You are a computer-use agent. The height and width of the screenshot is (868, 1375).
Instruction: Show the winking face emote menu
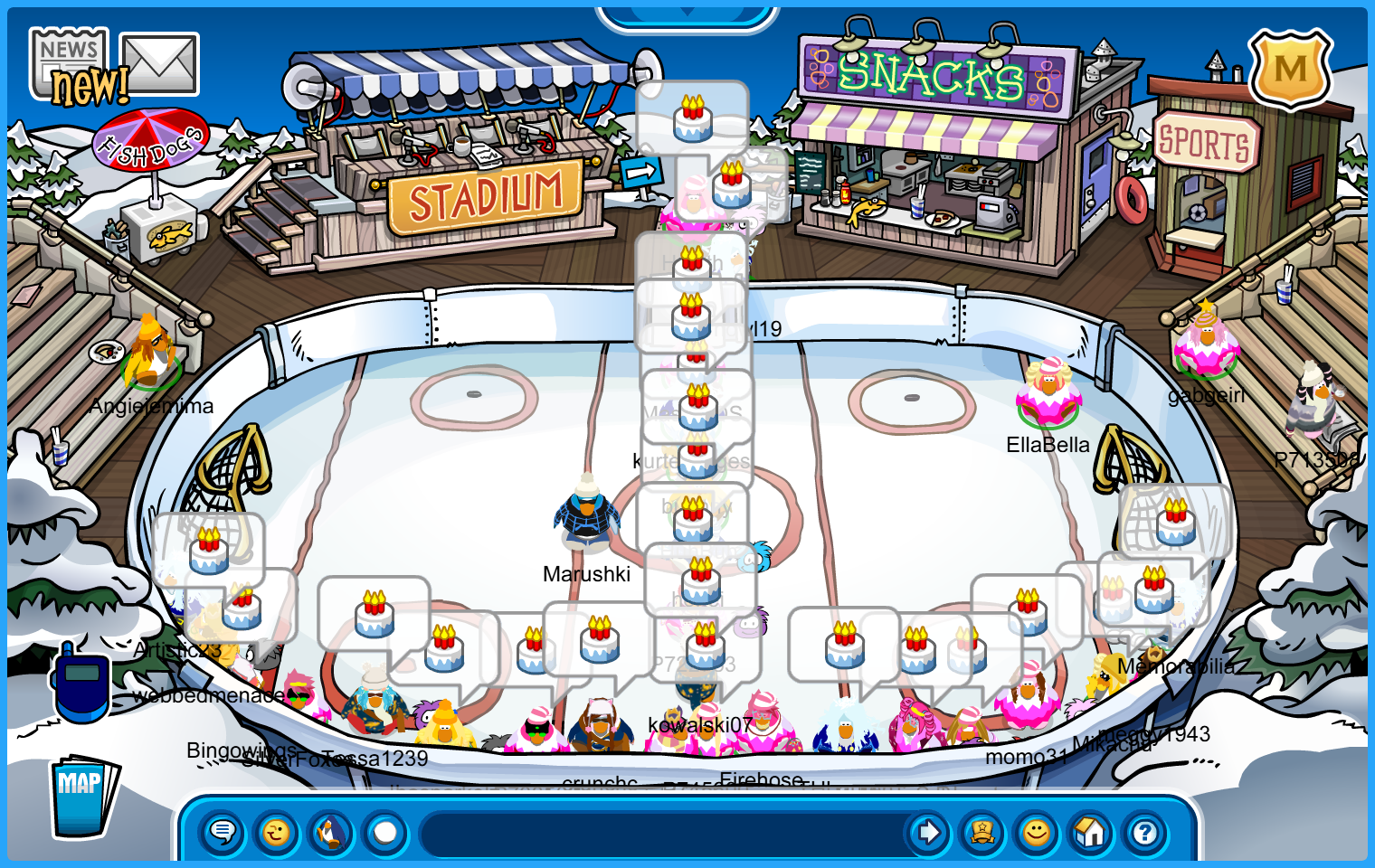(x=277, y=832)
